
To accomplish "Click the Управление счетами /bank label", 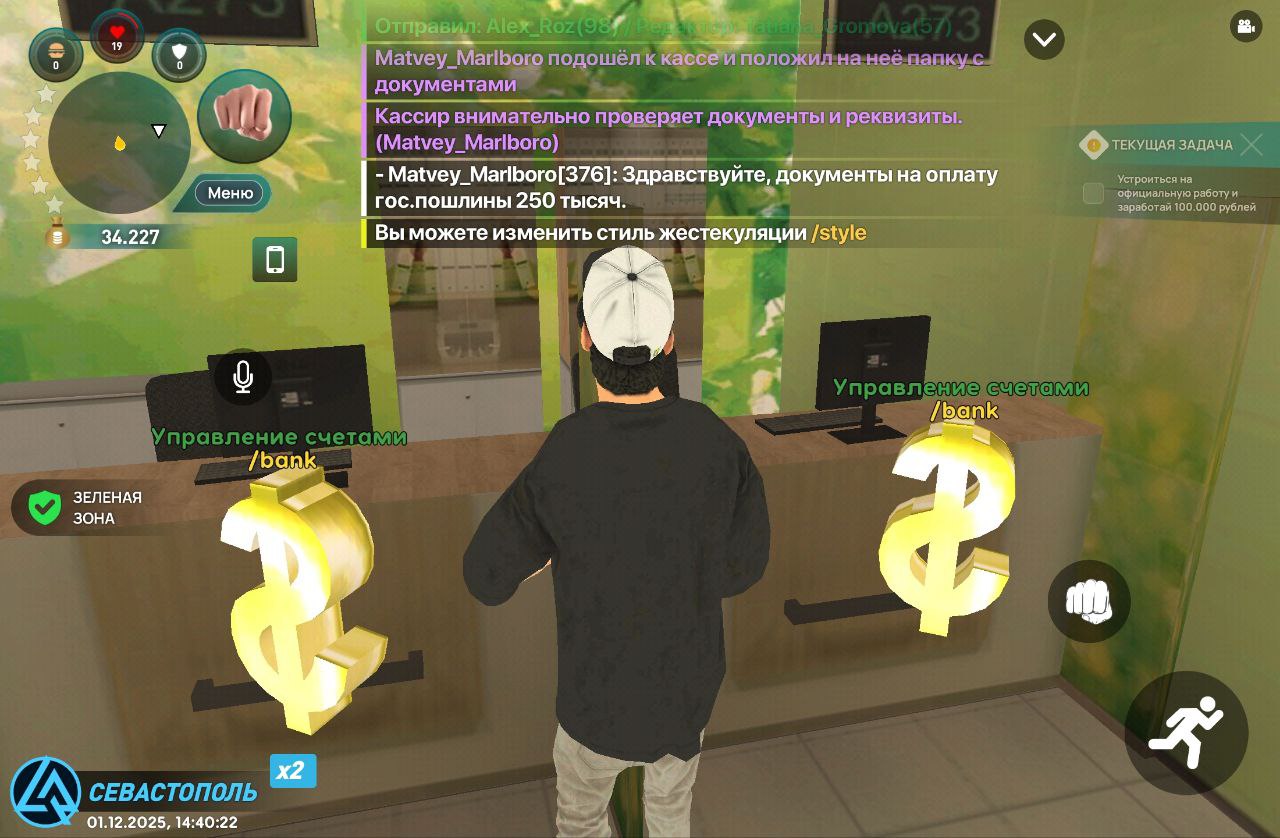I will [x=279, y=447].
